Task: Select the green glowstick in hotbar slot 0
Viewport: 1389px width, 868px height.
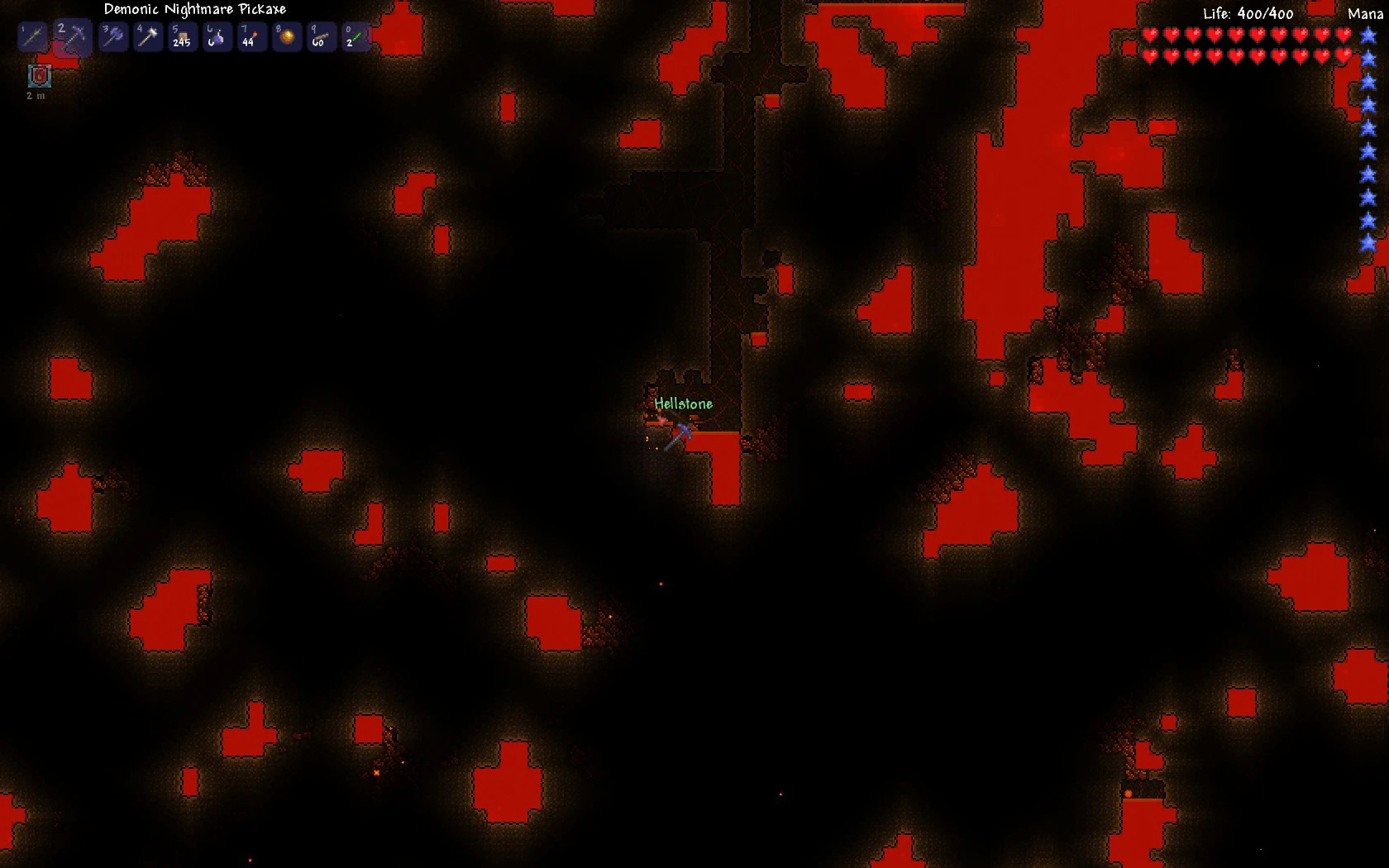Action: pyautogui.click(x=356, y=36)
